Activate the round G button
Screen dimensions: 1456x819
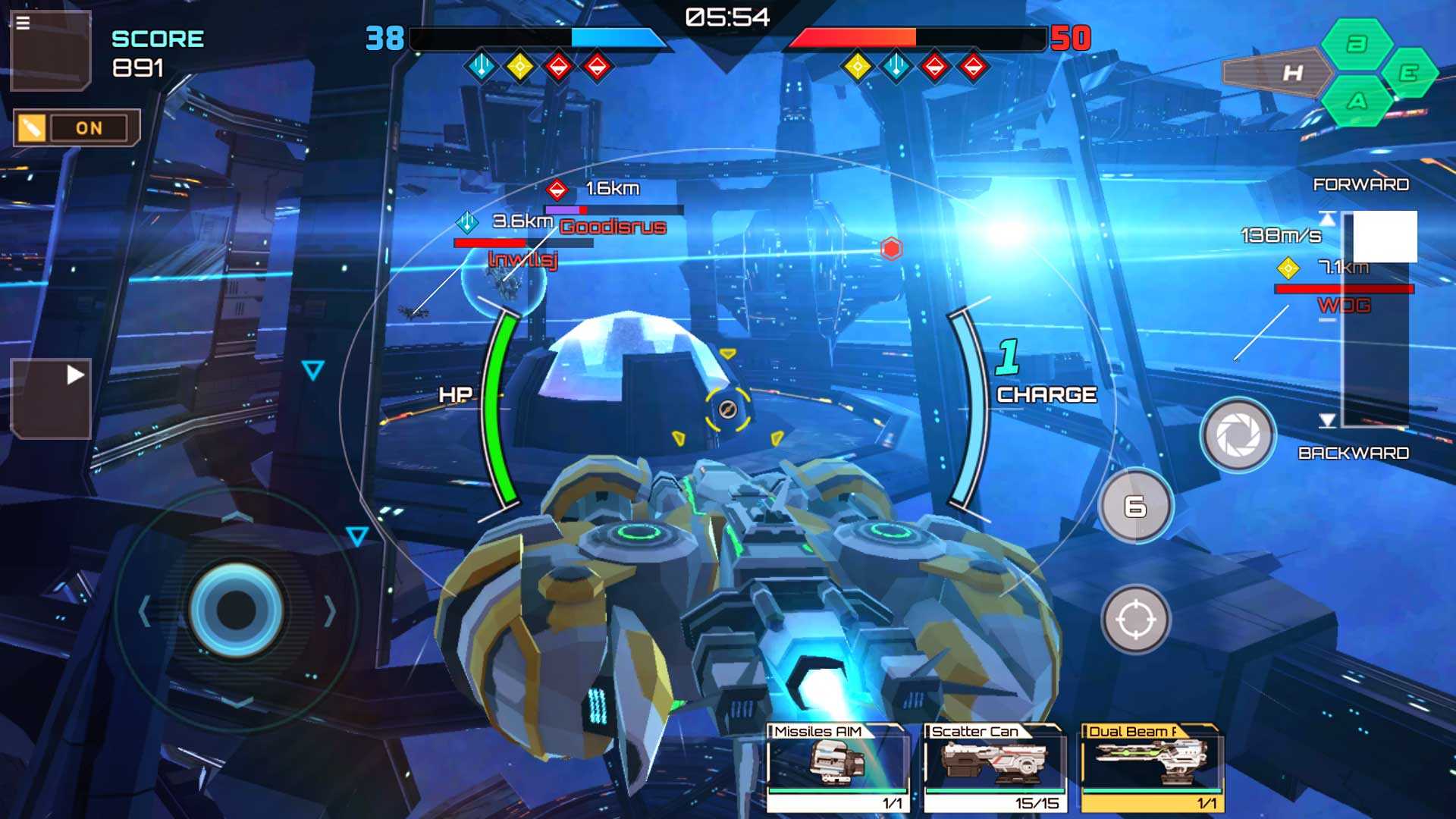point(1135,506)
